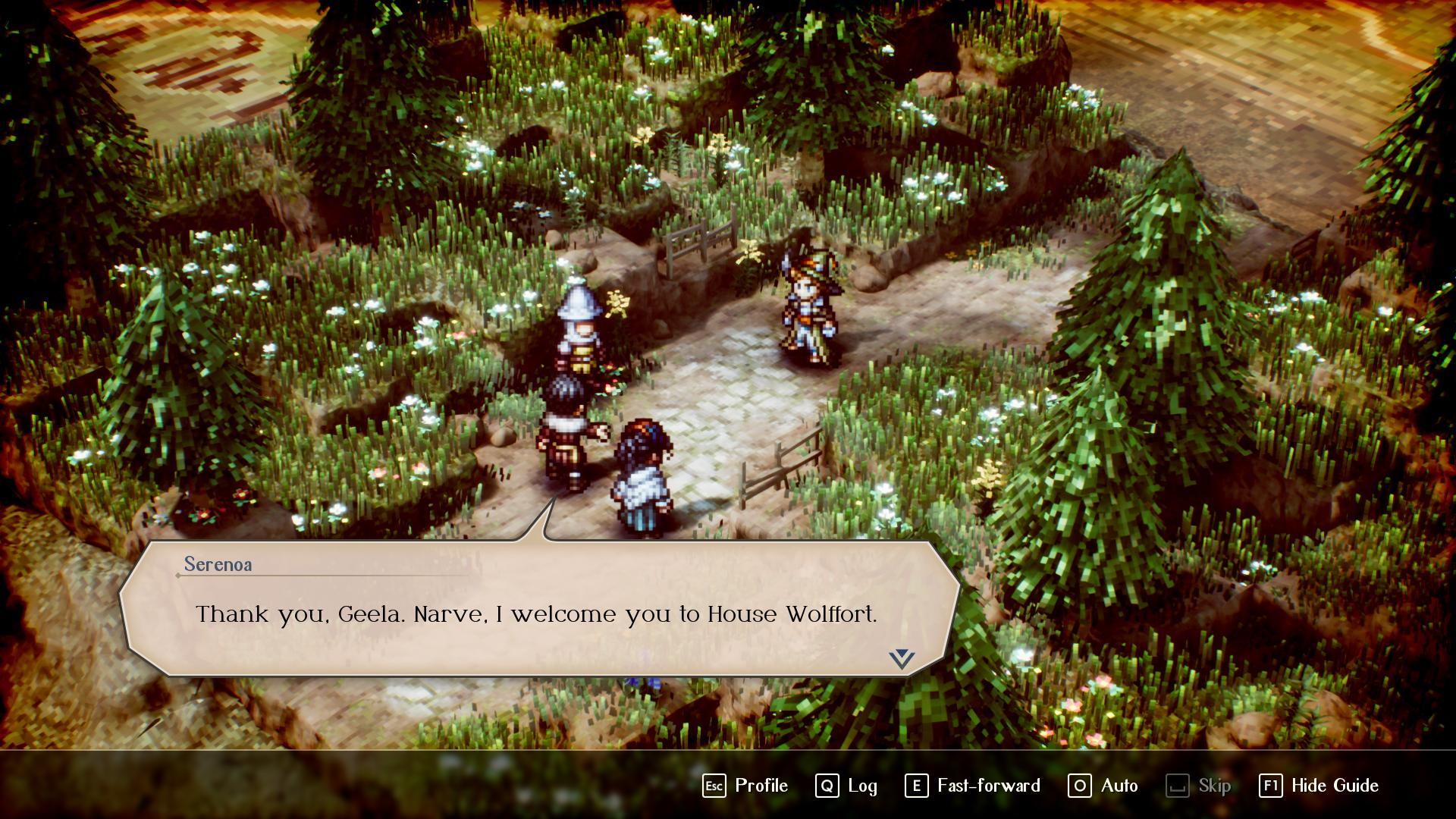Hide the control Guide bar
Screen dimensions: 1456x819
[1319, 786]
